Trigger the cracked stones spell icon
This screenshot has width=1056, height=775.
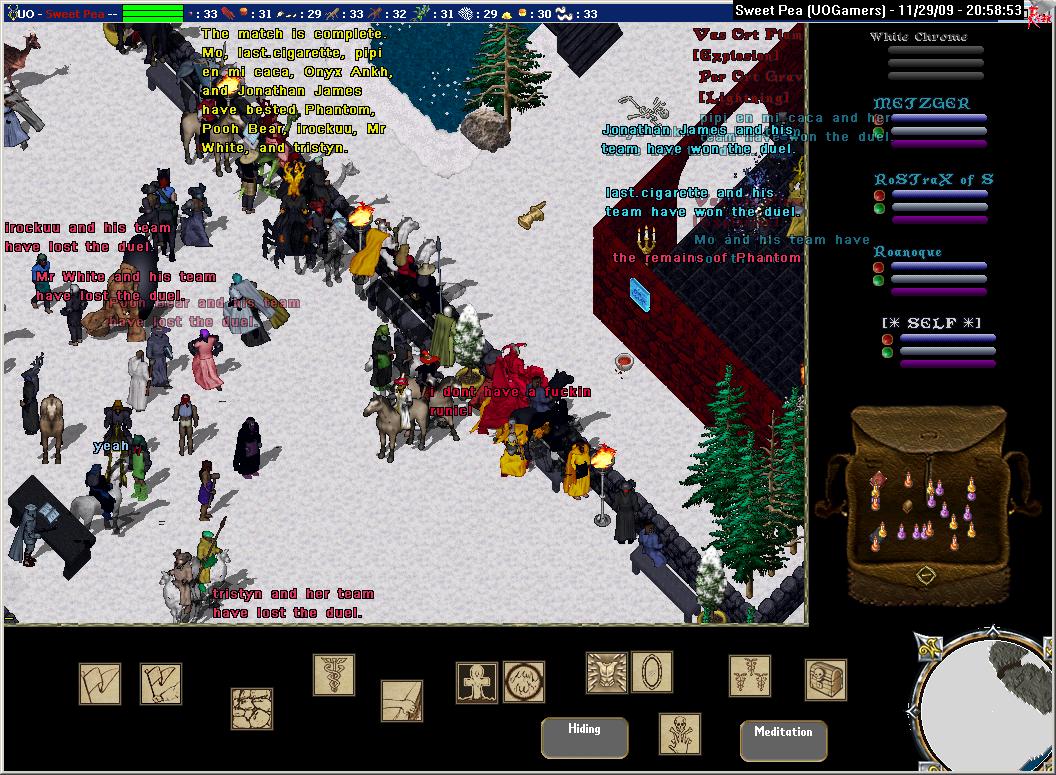pyautogui.click(x=252, y=708)
